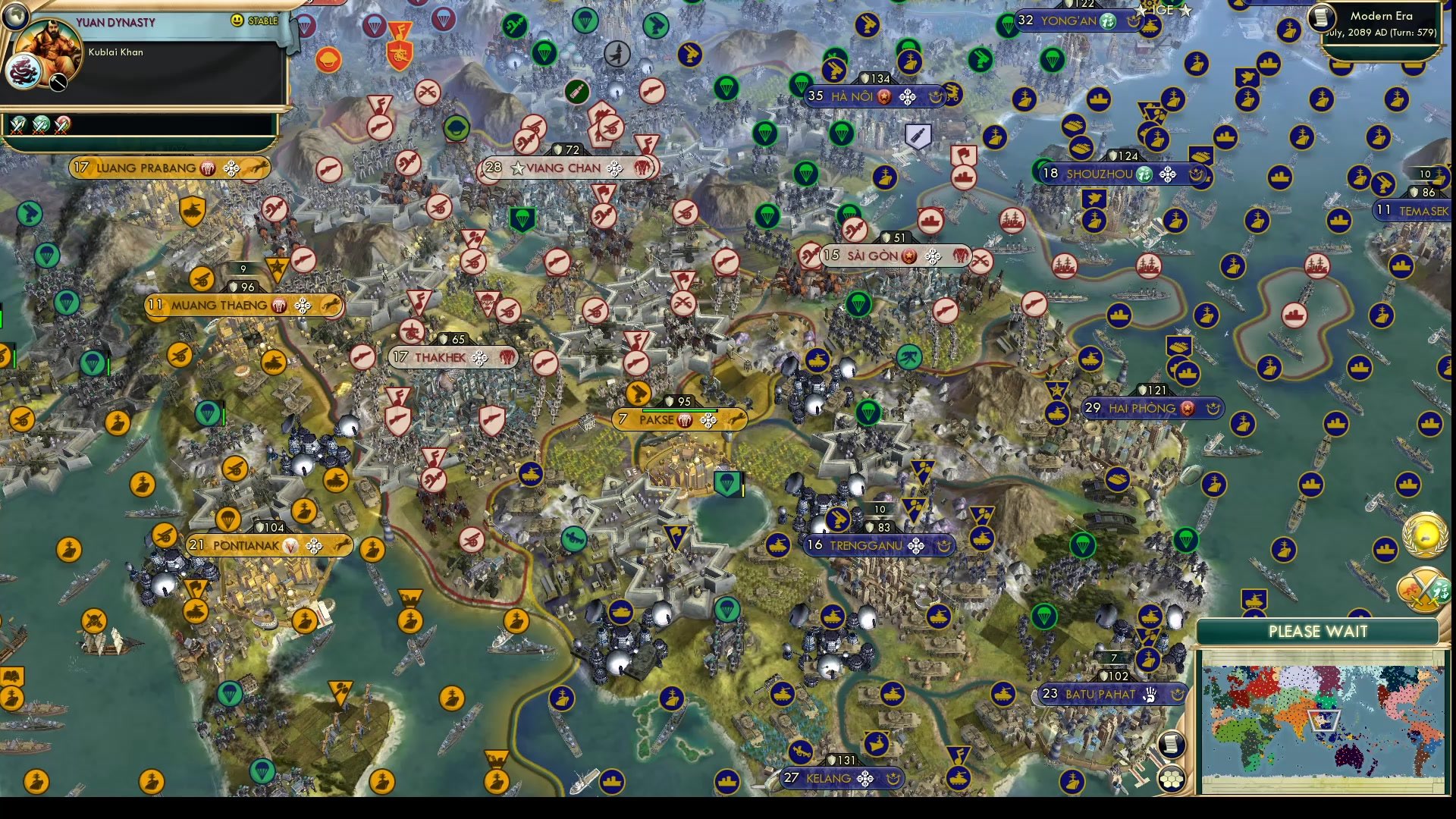
Task: Select a paratrooper unit flag near Pontianak
Action: (x=228, y=520)
